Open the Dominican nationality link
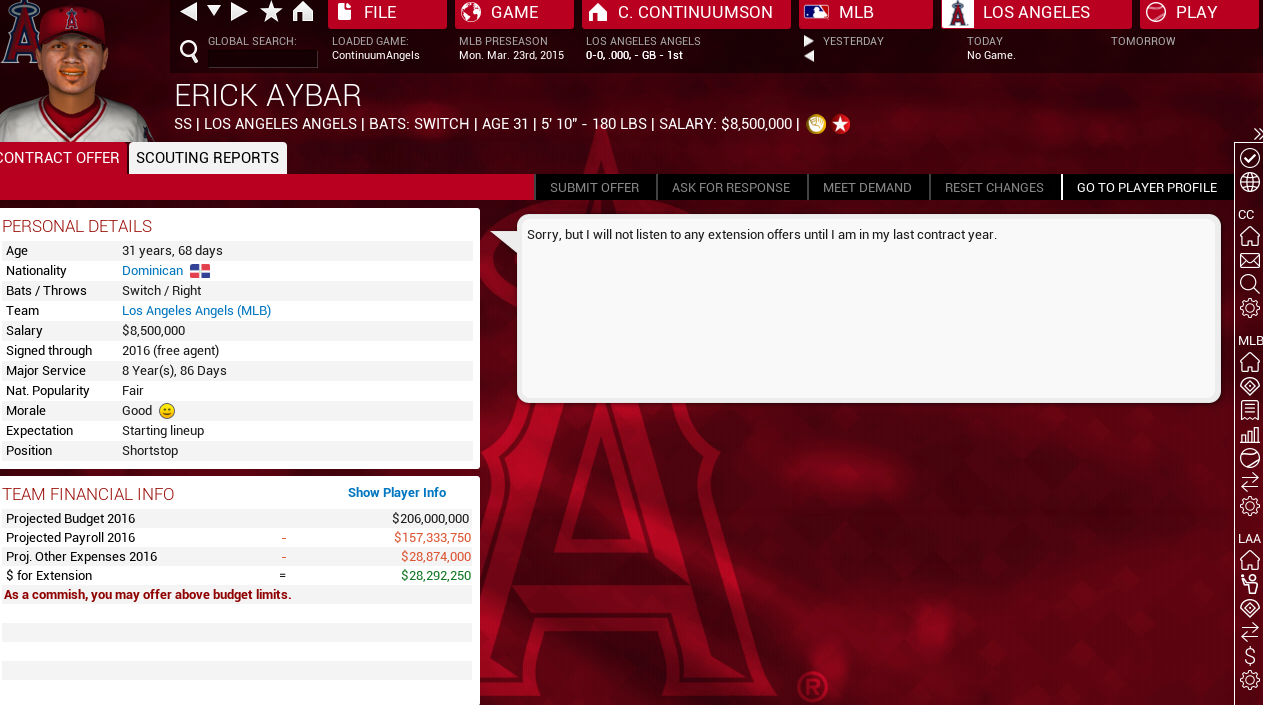The width and height of the screenshot is (1263, 705). [x=152, y=271]
